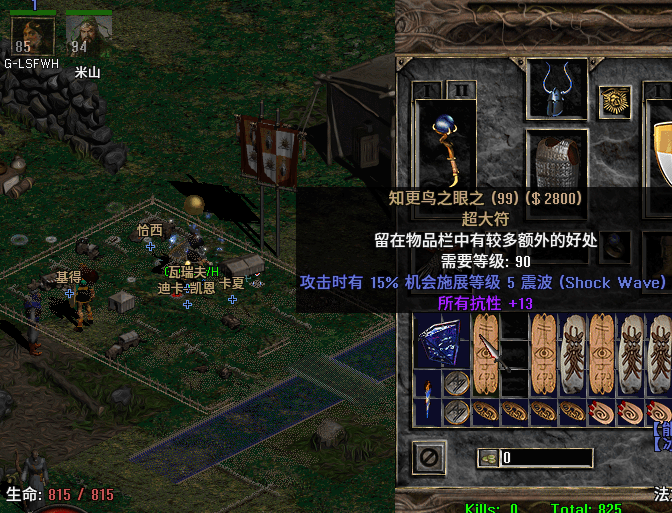Select the chainmail body armor slot
The image size is (672, 513).
[x=558, y=159]
